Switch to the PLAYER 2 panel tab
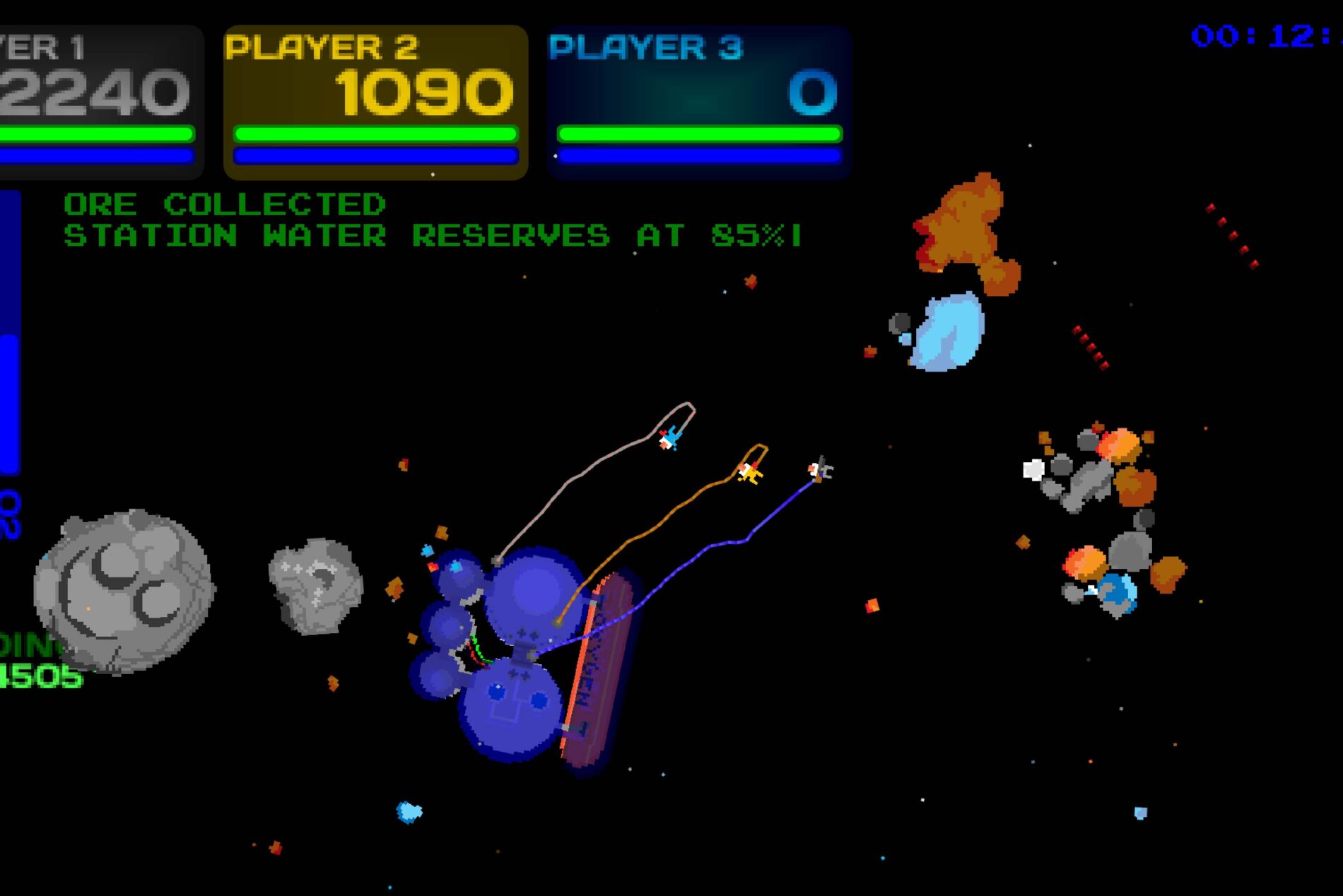This screenshot has width=1343, height=896. pyautogui.click(x=322, y=48)
